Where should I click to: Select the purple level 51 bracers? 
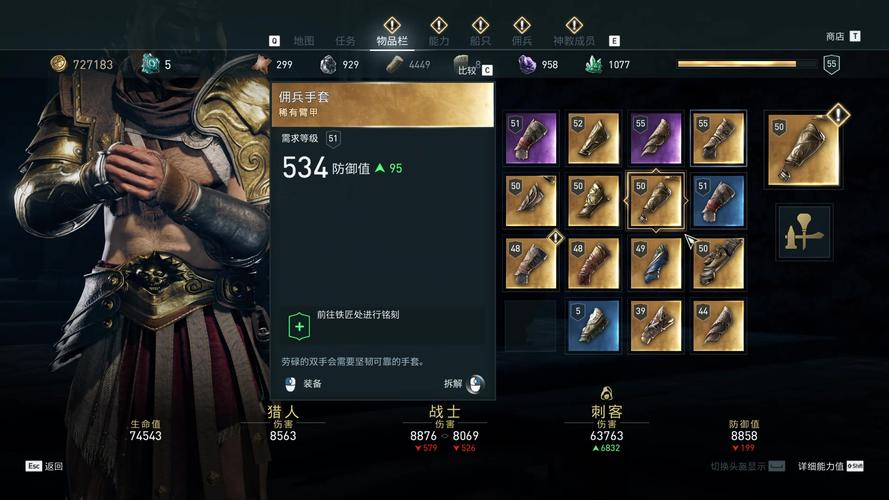coord(532,139)
